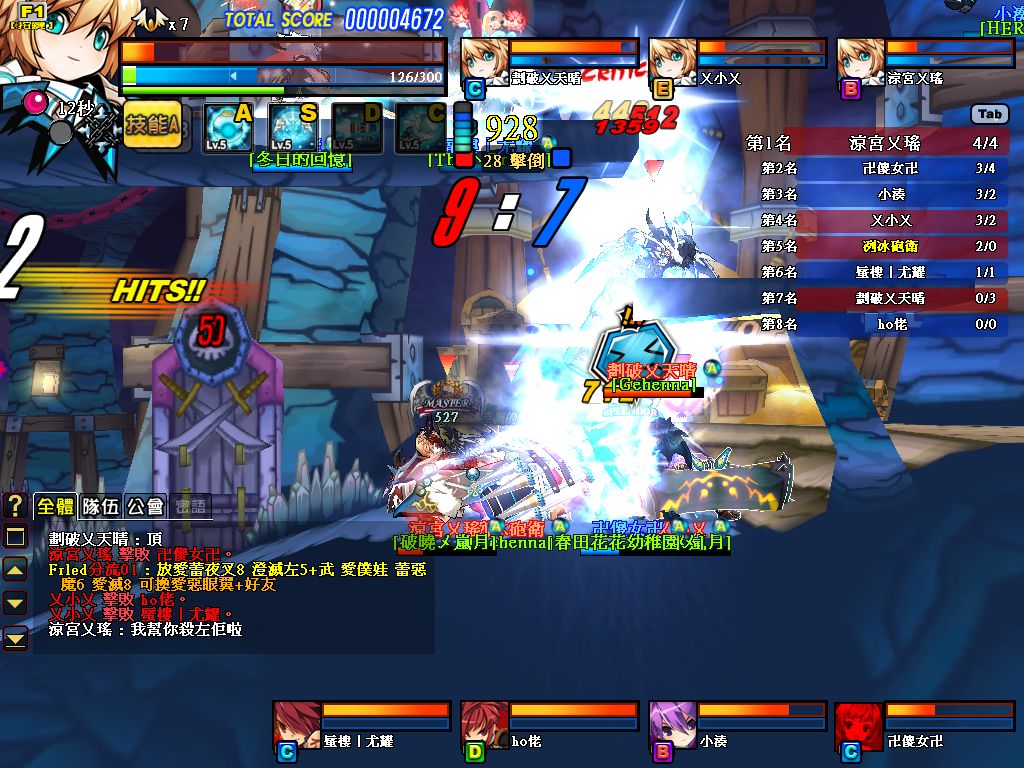Activate the dimmed skill in slot C
This screenshot has width=1024, height=768.
[x=421, y=127]
